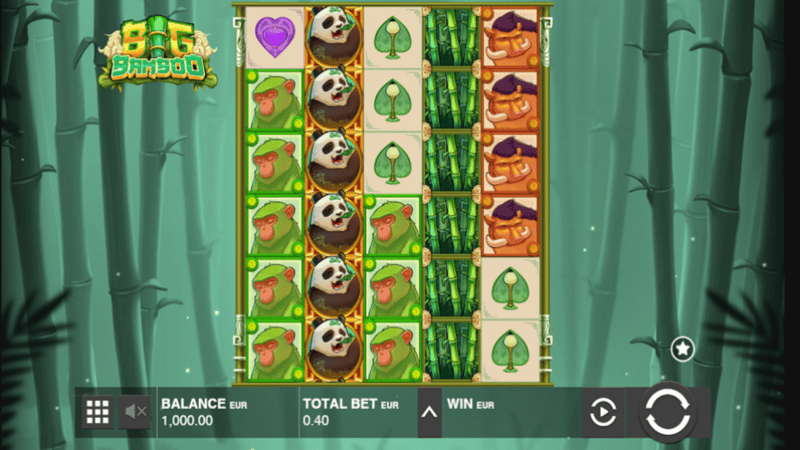Viewport: 800px width, 450px height.
Task: Click the star feature button
Action: click(682, 348)
